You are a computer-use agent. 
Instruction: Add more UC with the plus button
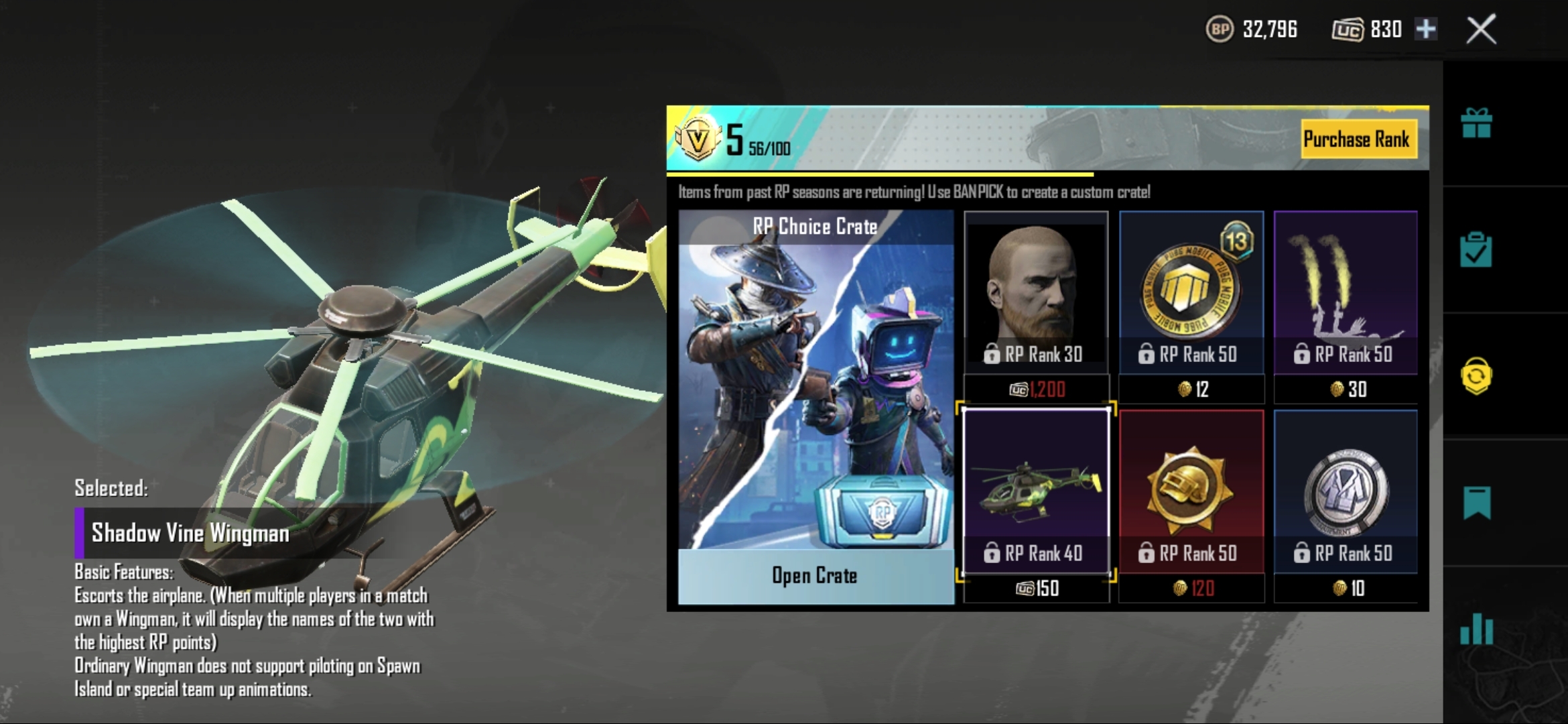click(1425, 29)
